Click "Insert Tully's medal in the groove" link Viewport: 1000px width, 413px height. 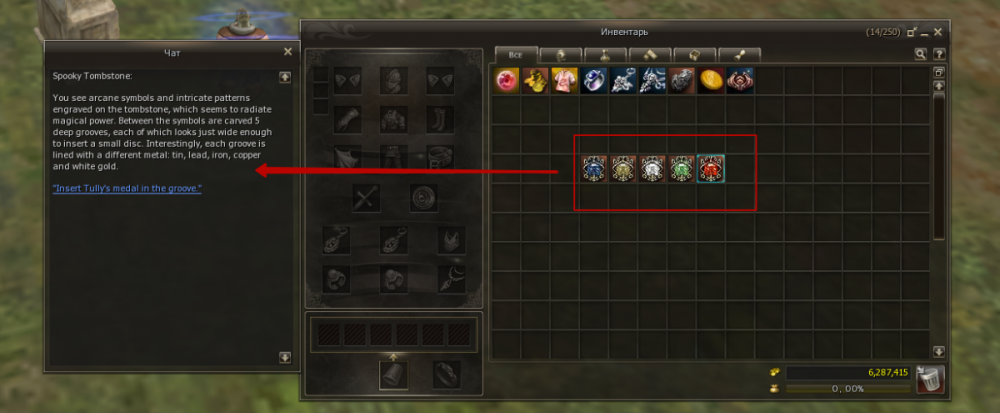[x=127, y=188]
